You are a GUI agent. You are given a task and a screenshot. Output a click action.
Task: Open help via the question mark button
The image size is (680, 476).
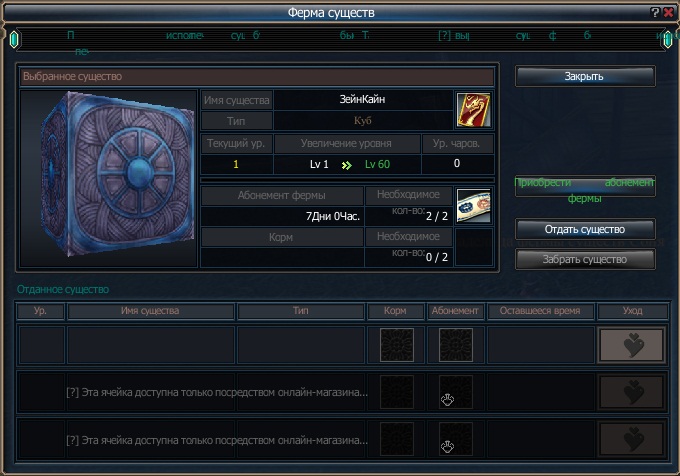tap(656, 12)
